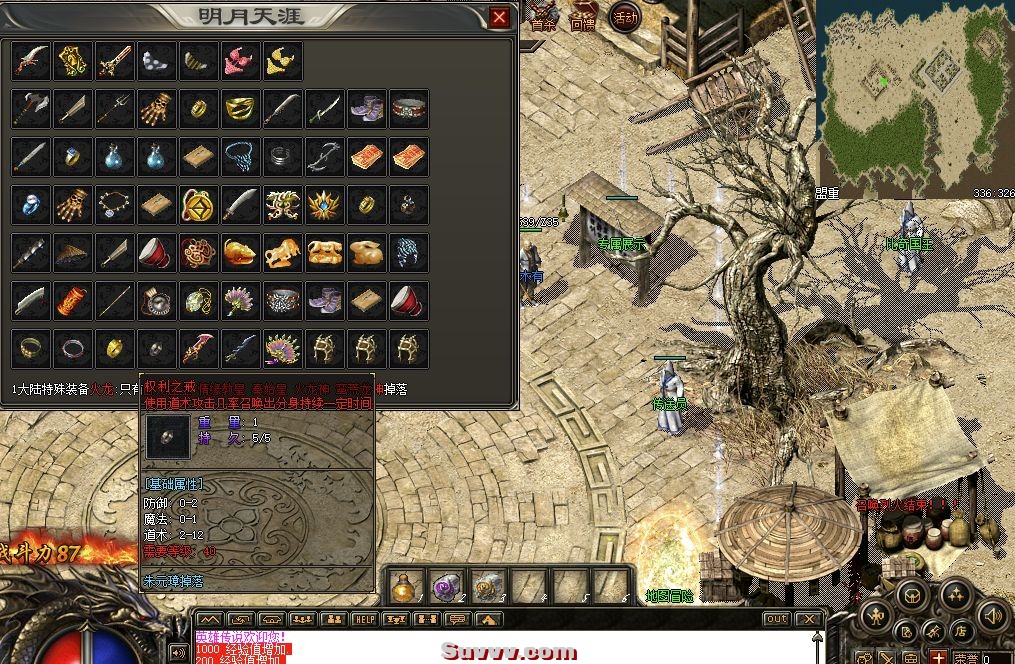Open the 活动 events button
Viewport: 1015px width, 664px height.
(x=625, y=18)
